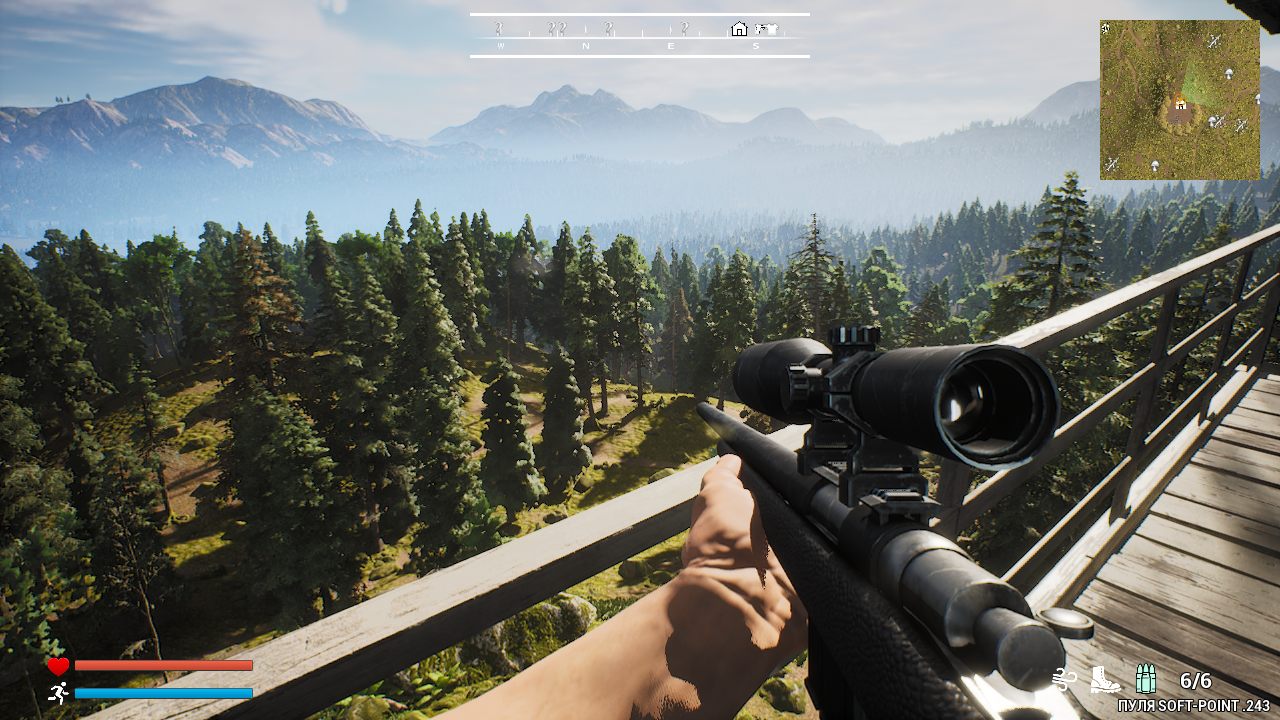Click the compass strip at the top

click(x=639, y=36)
